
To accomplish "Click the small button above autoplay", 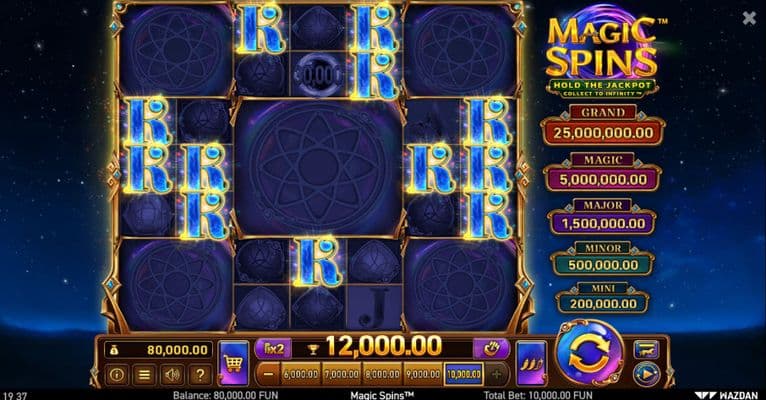I will (x=646, y=347).
